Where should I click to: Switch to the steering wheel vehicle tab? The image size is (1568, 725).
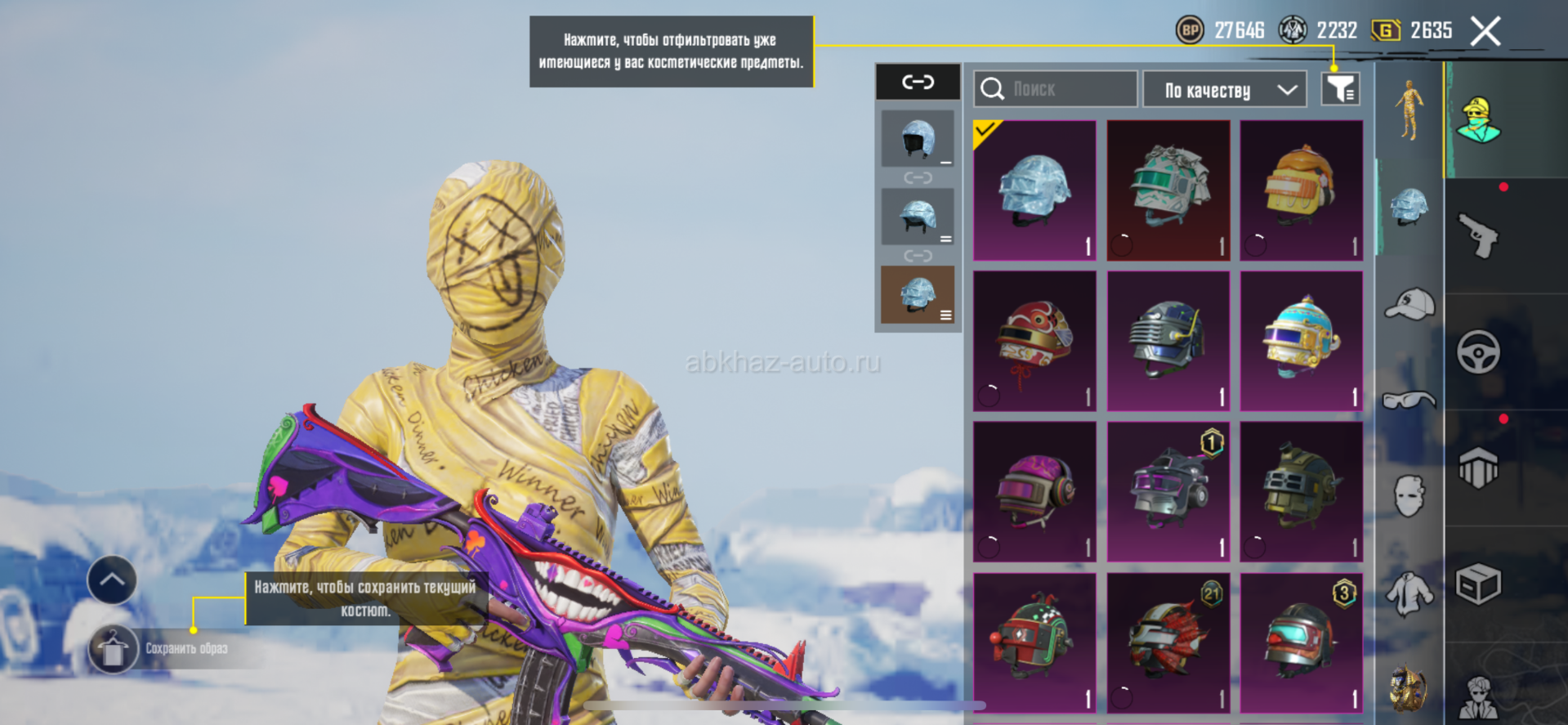coord(1478,352)
